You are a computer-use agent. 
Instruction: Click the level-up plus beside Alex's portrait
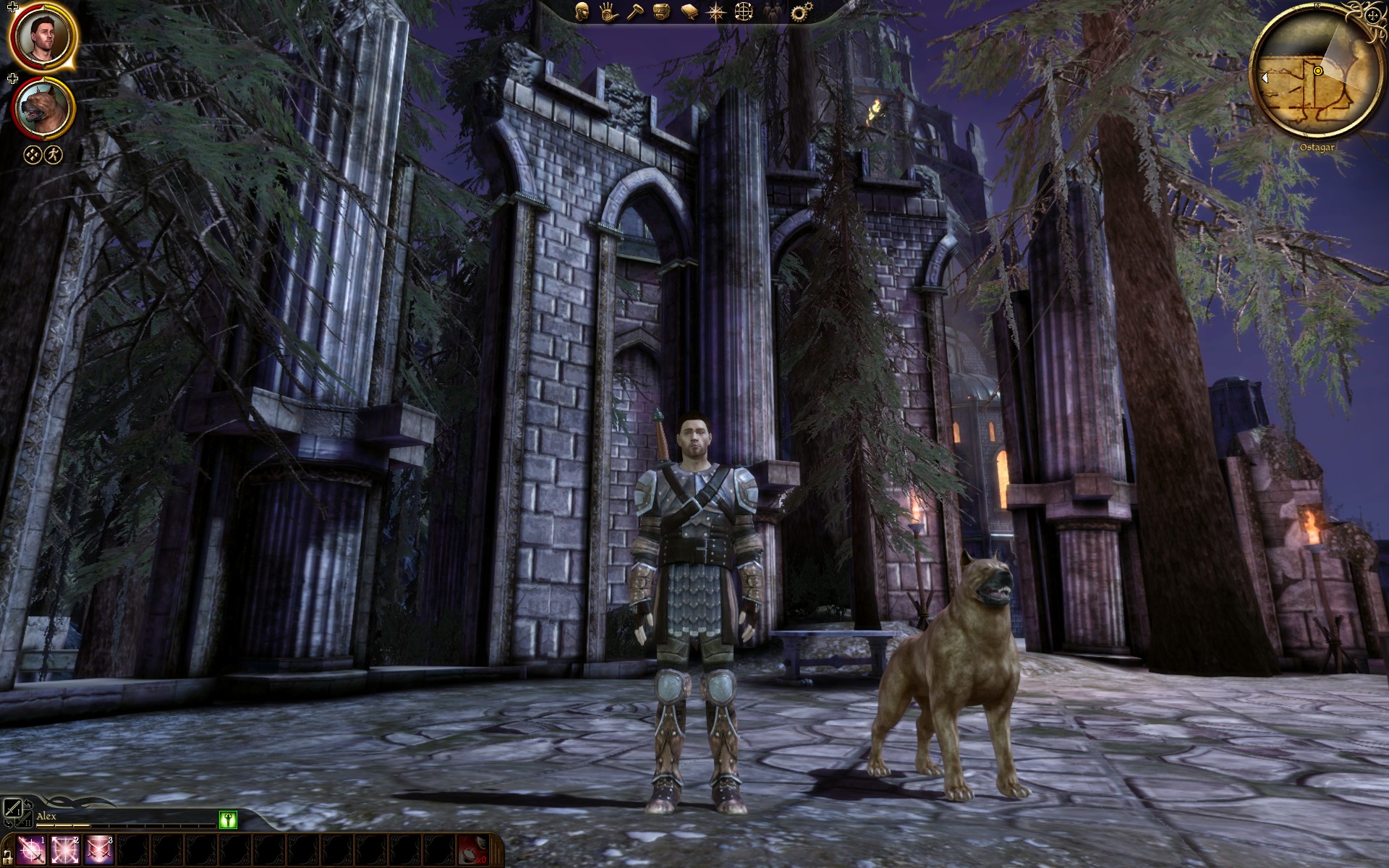pyautogui.click(x=12, y=8)
